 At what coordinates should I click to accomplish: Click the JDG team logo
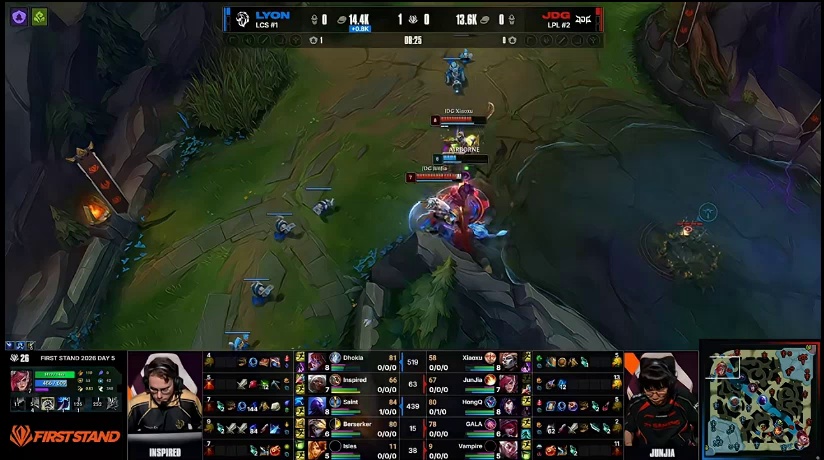[583, 18]
